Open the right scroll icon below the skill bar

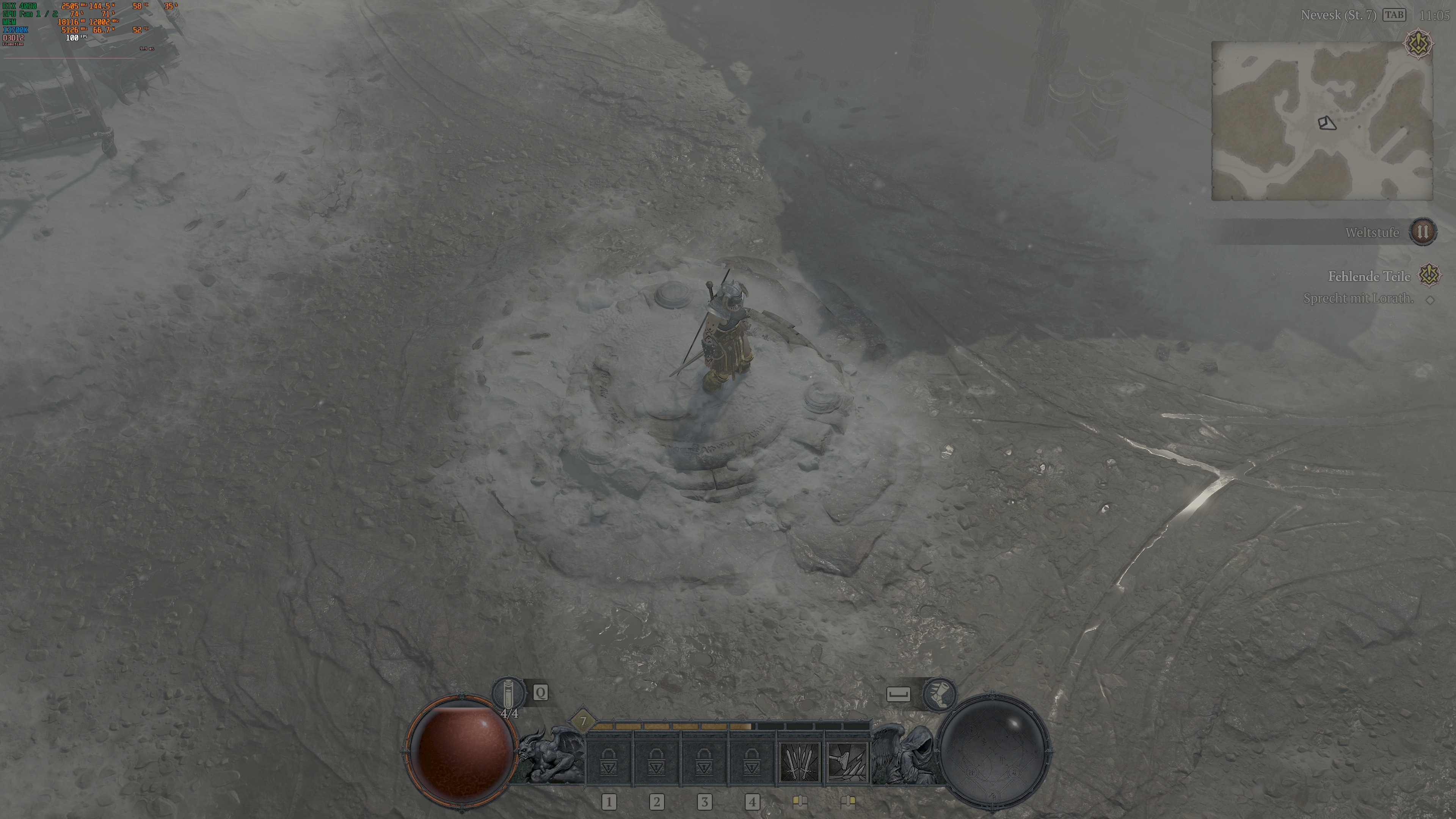(849, 802)
